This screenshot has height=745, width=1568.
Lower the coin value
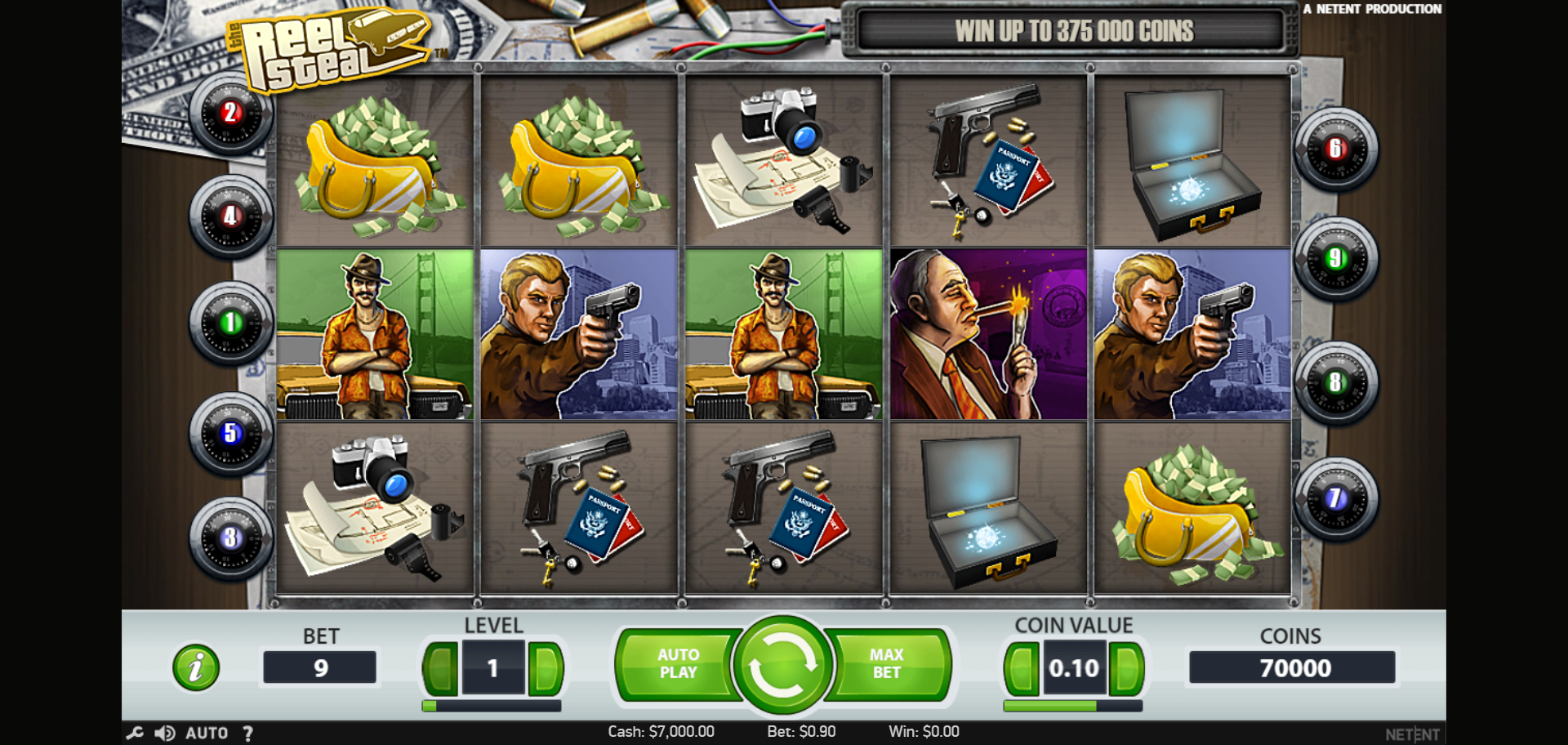[1022, 668]
